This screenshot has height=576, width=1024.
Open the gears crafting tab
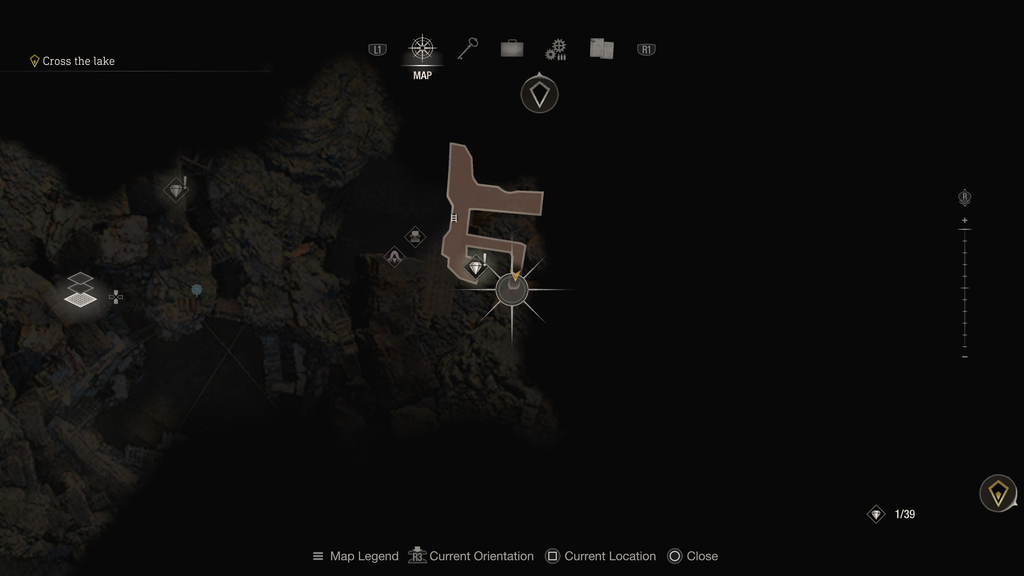[556, 49]
